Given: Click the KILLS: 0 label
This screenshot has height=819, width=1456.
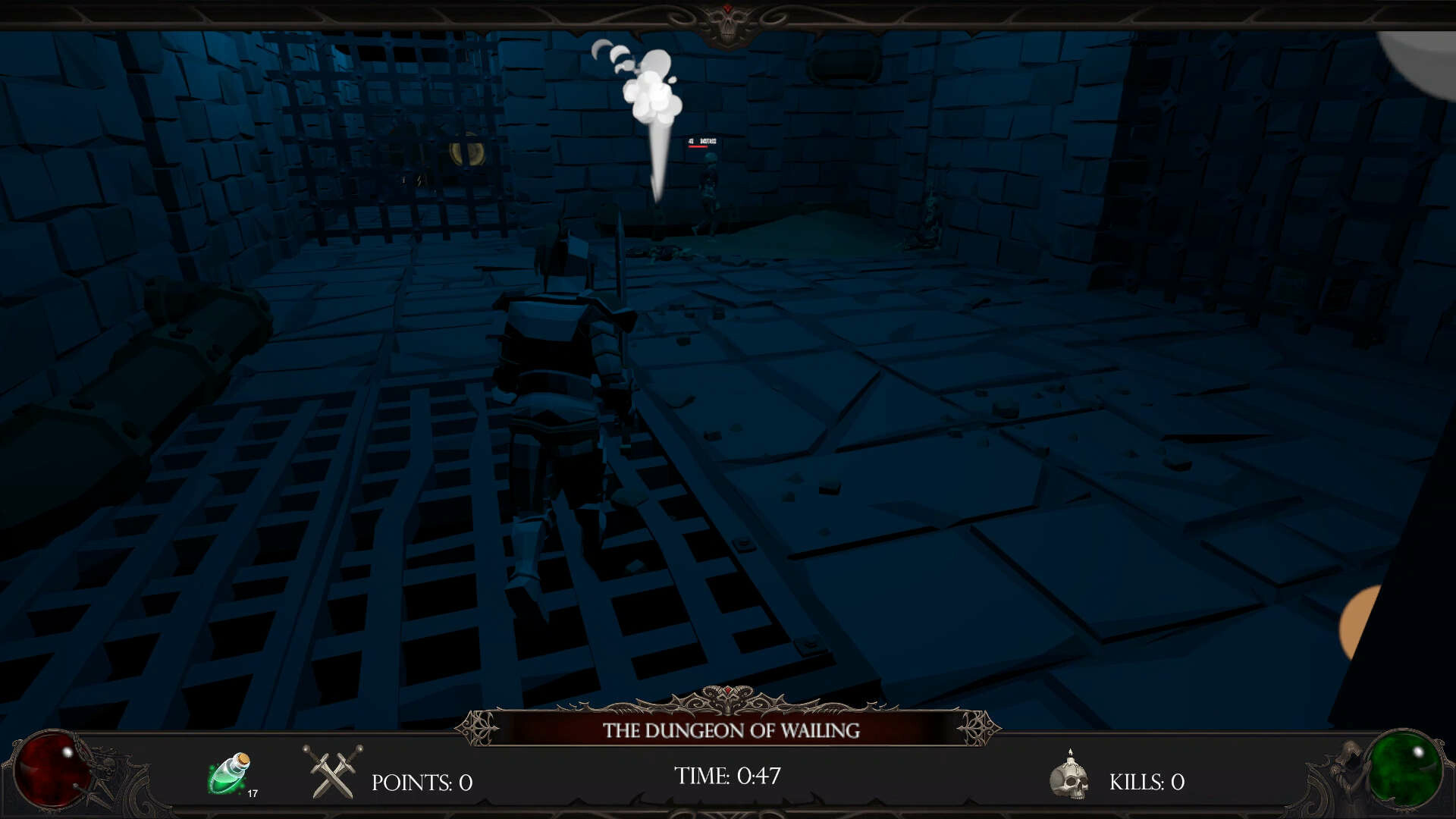Looking at the screenshot, I should (1147, 782).
